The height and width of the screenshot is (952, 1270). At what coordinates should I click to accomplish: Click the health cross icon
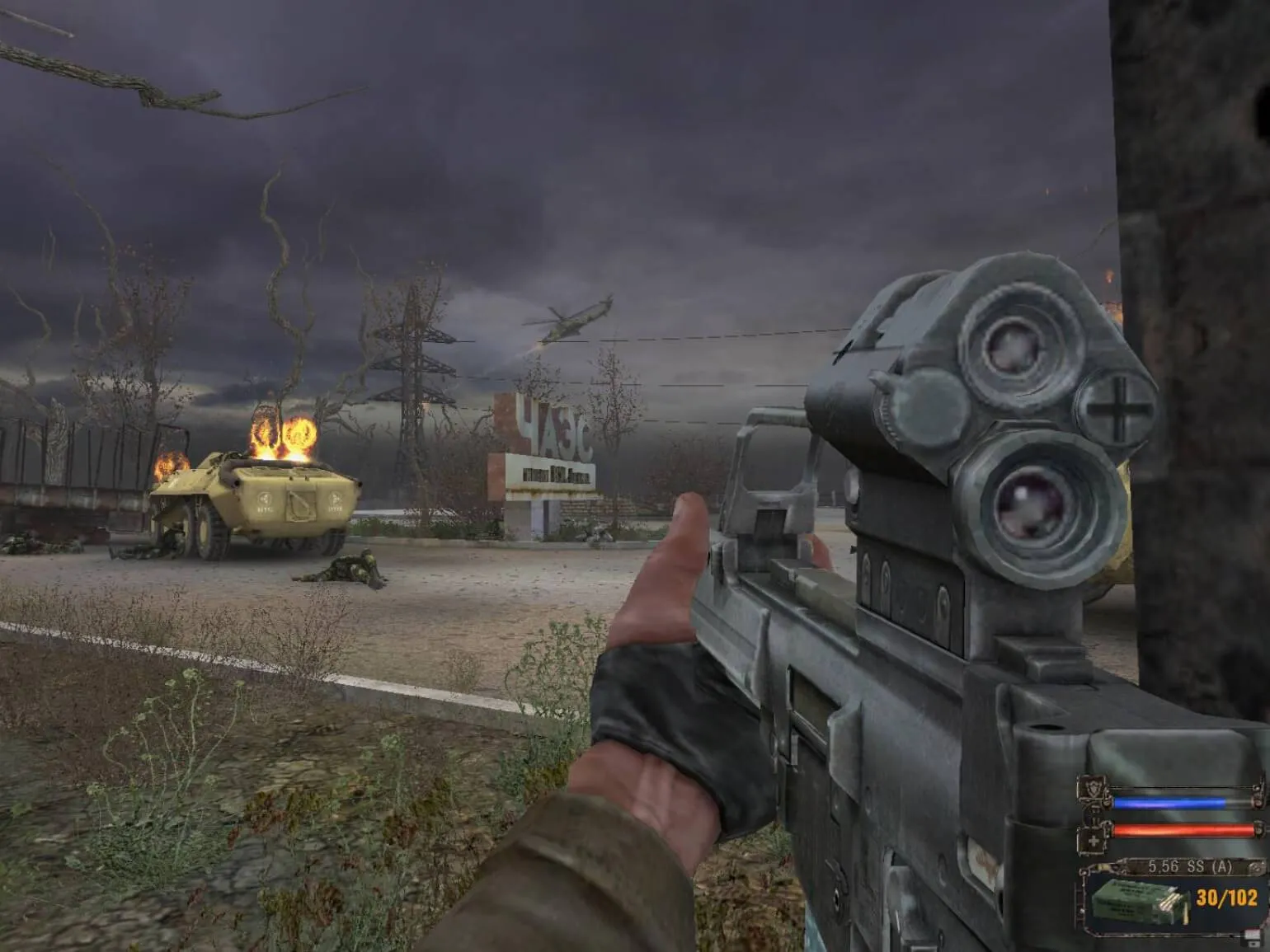(x=1094, y=840)
